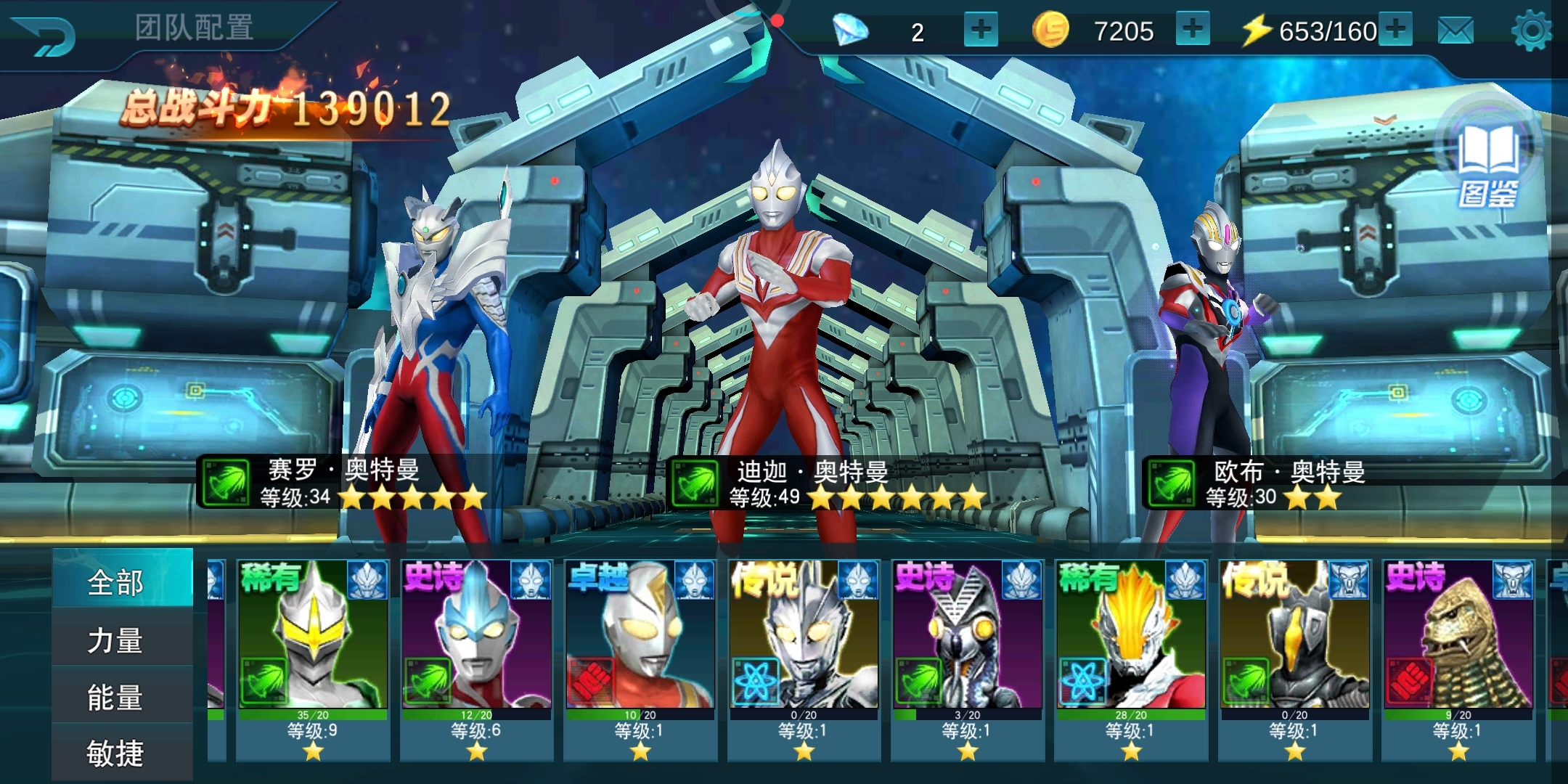
Task: Show only 能量 type heroes
Action: [116, 697]
